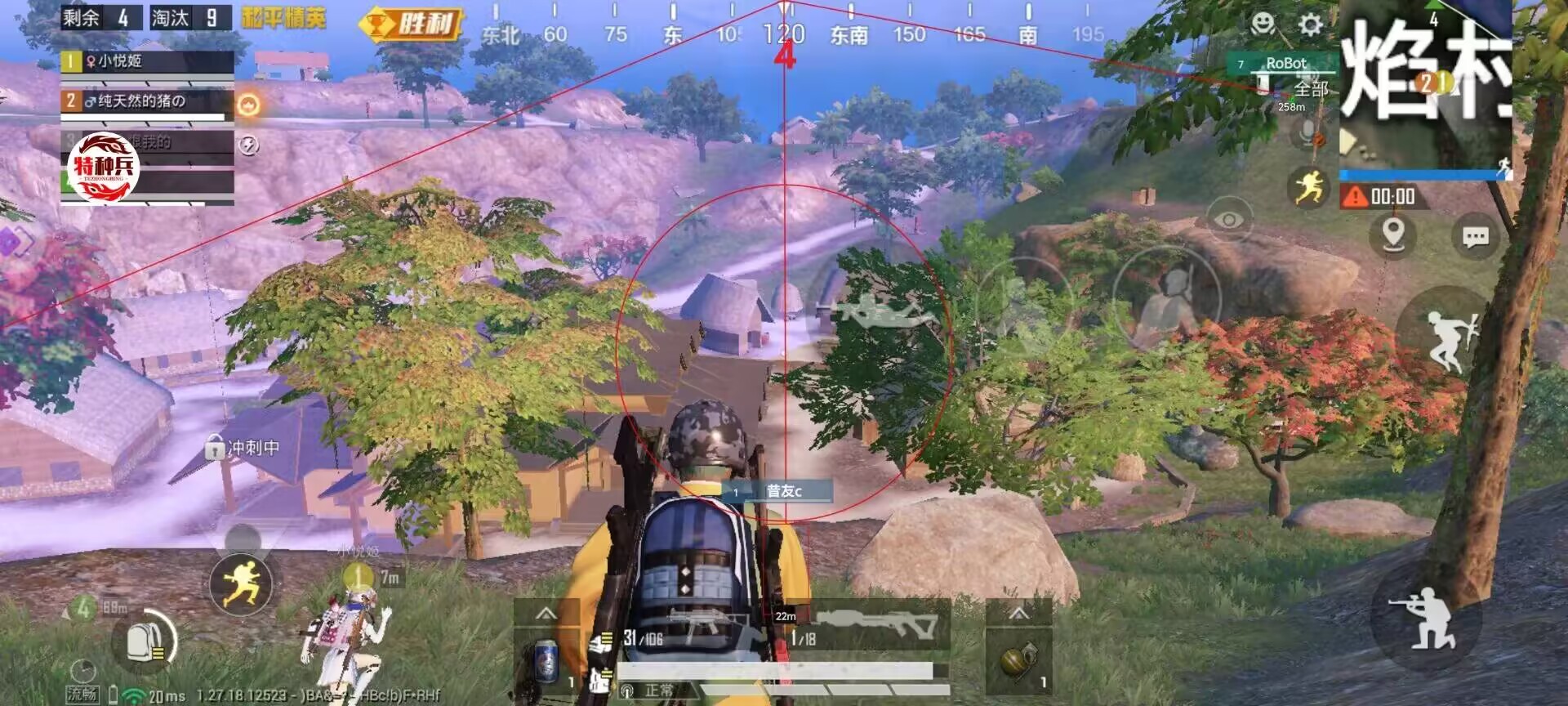Viewport: 1568px width, 706px height.
Task: Open the in-game chat message icon
Action: point(1475,236)
